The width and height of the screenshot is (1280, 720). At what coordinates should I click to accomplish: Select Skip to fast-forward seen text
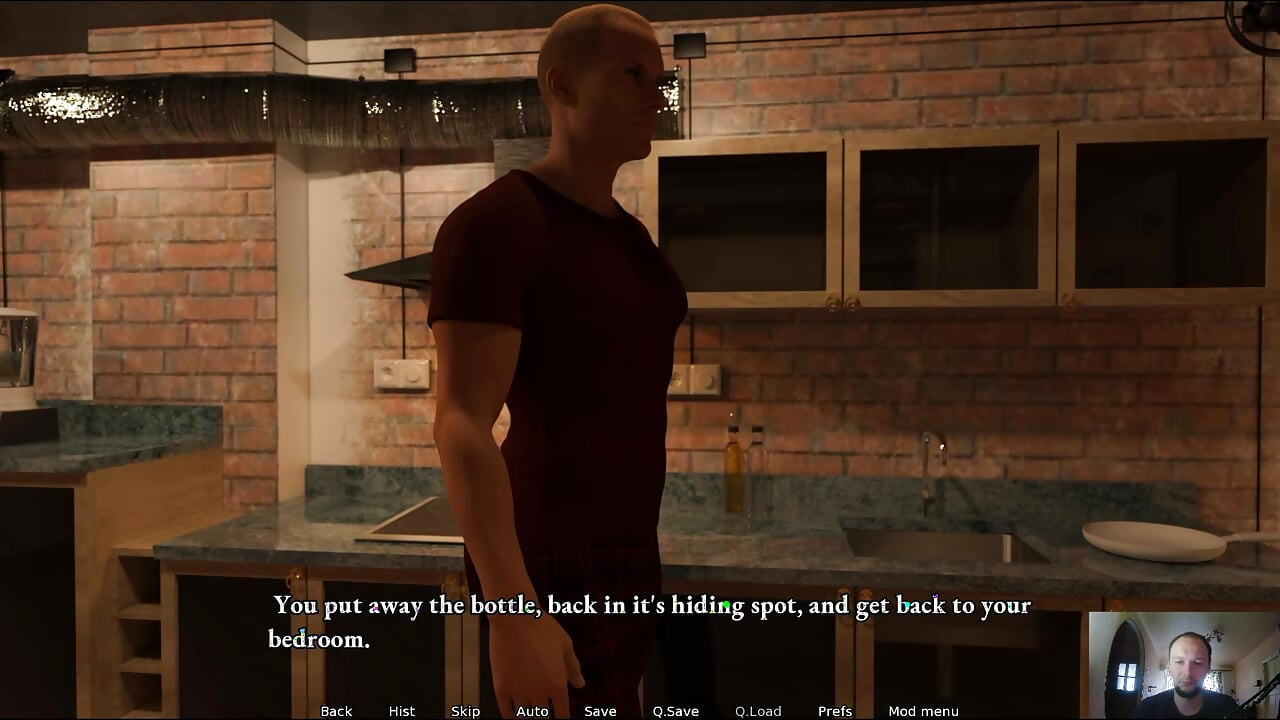(x=465, y=710)
